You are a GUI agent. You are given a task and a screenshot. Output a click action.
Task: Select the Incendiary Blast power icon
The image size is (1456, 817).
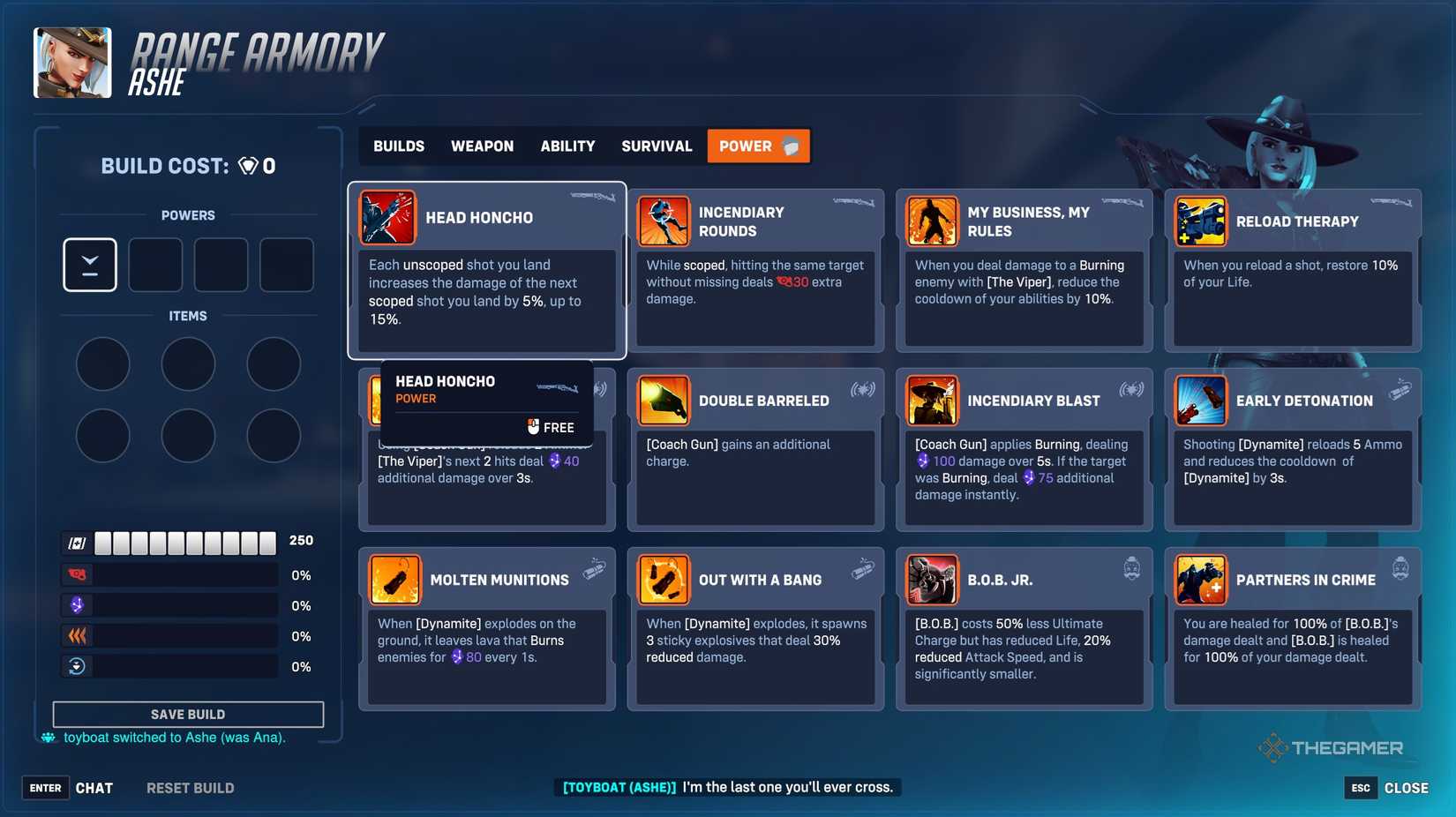[x=933, y=401]
